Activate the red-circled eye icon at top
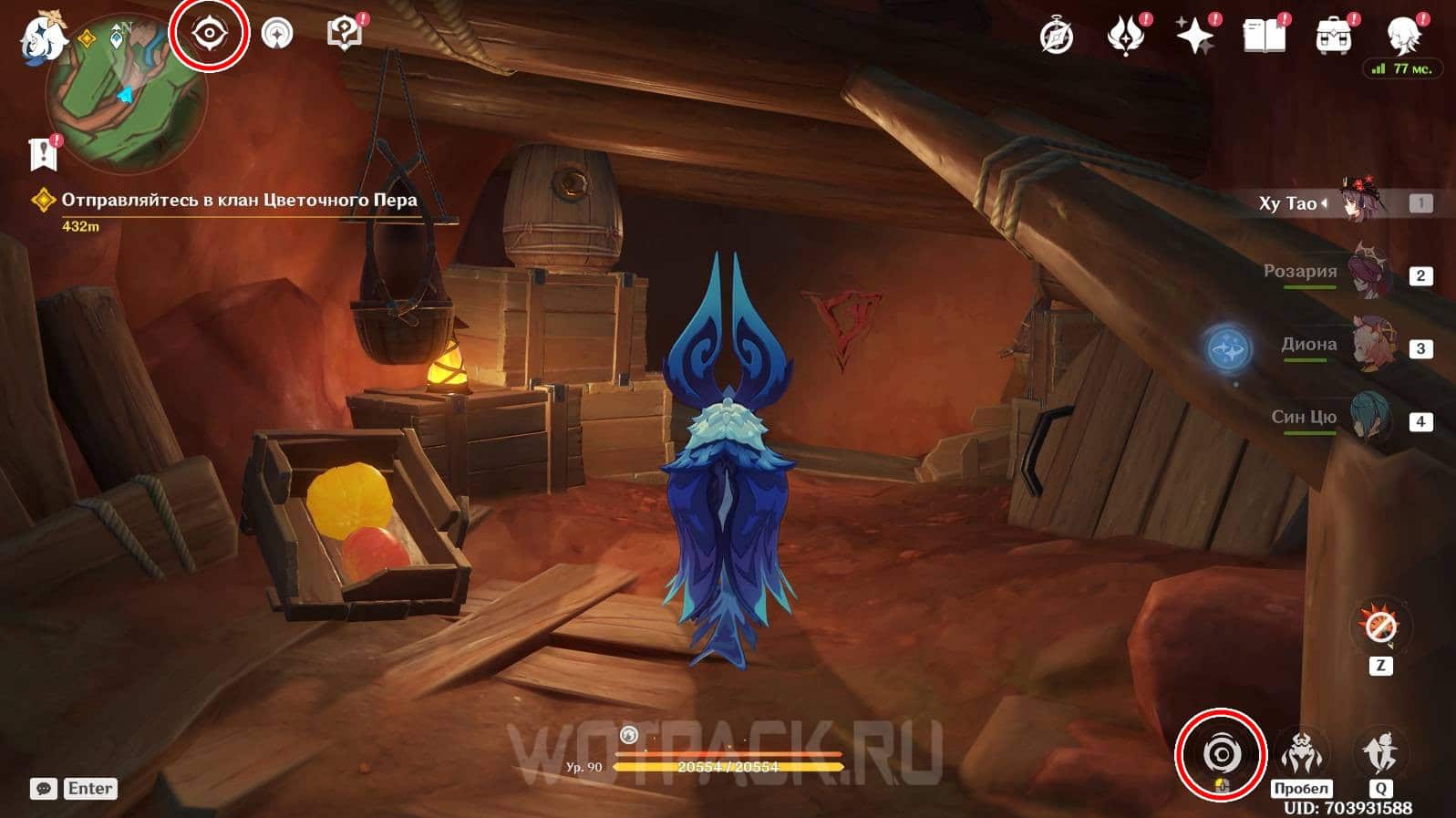1456x818 pixels. click(210, 34)
